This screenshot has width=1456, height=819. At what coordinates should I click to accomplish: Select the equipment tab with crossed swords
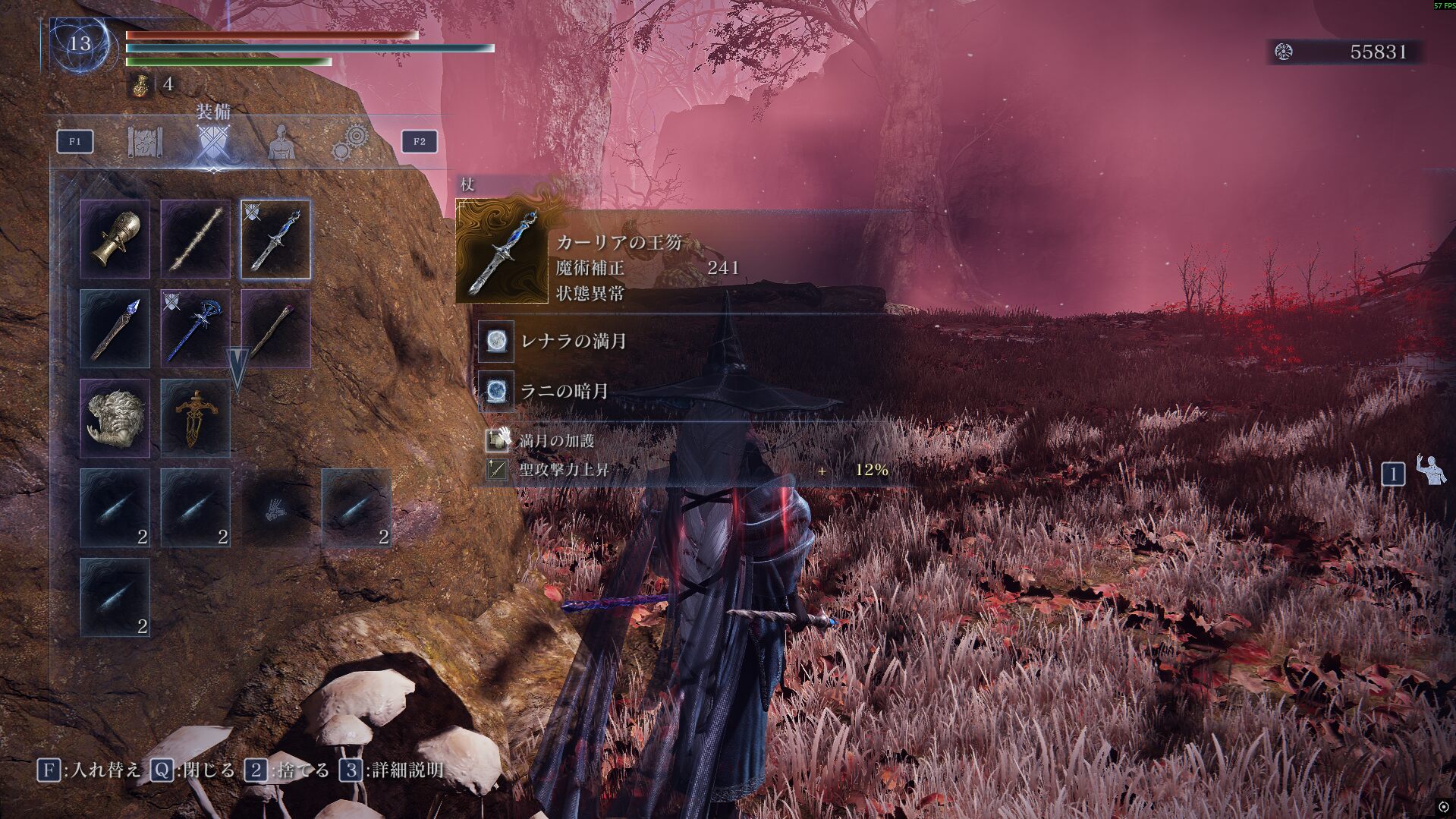coord(213,141)
